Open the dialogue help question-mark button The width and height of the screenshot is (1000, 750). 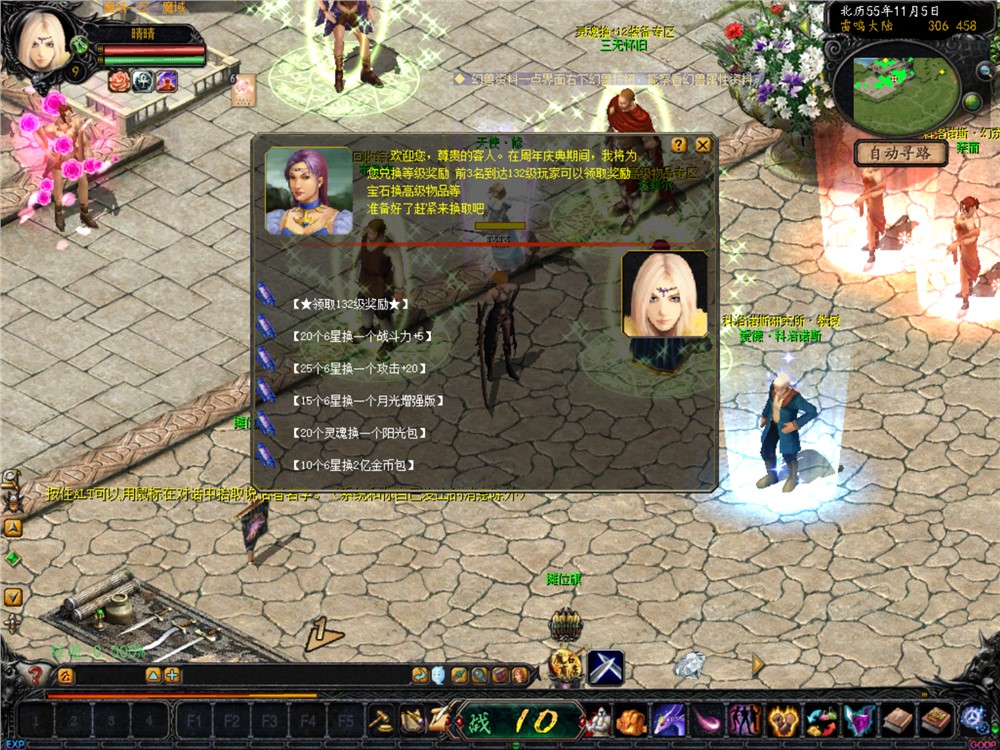point(679,145)
